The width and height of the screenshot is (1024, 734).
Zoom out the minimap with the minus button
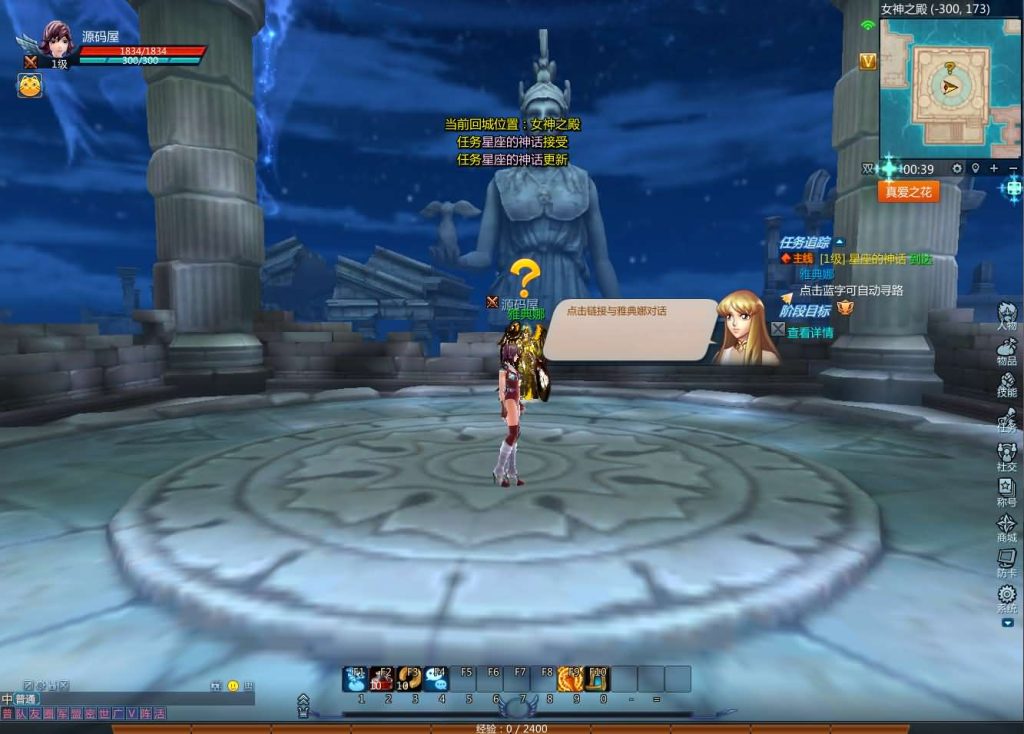pyautogui.click(x=1012, y=169)
